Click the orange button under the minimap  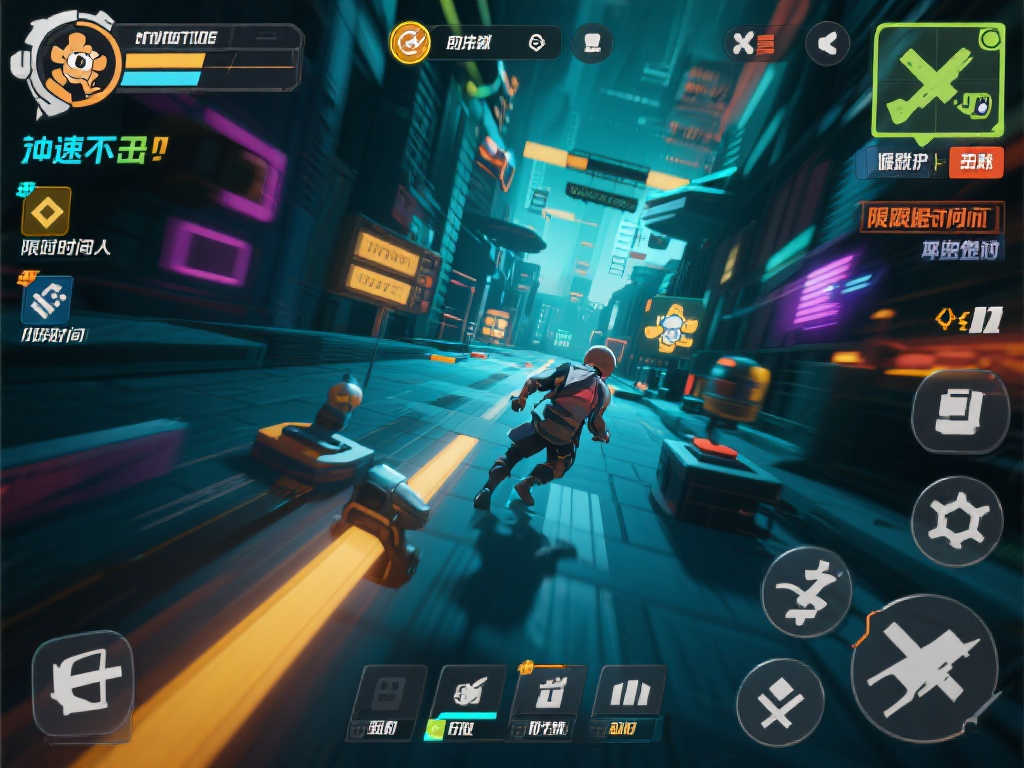[975, 162]
